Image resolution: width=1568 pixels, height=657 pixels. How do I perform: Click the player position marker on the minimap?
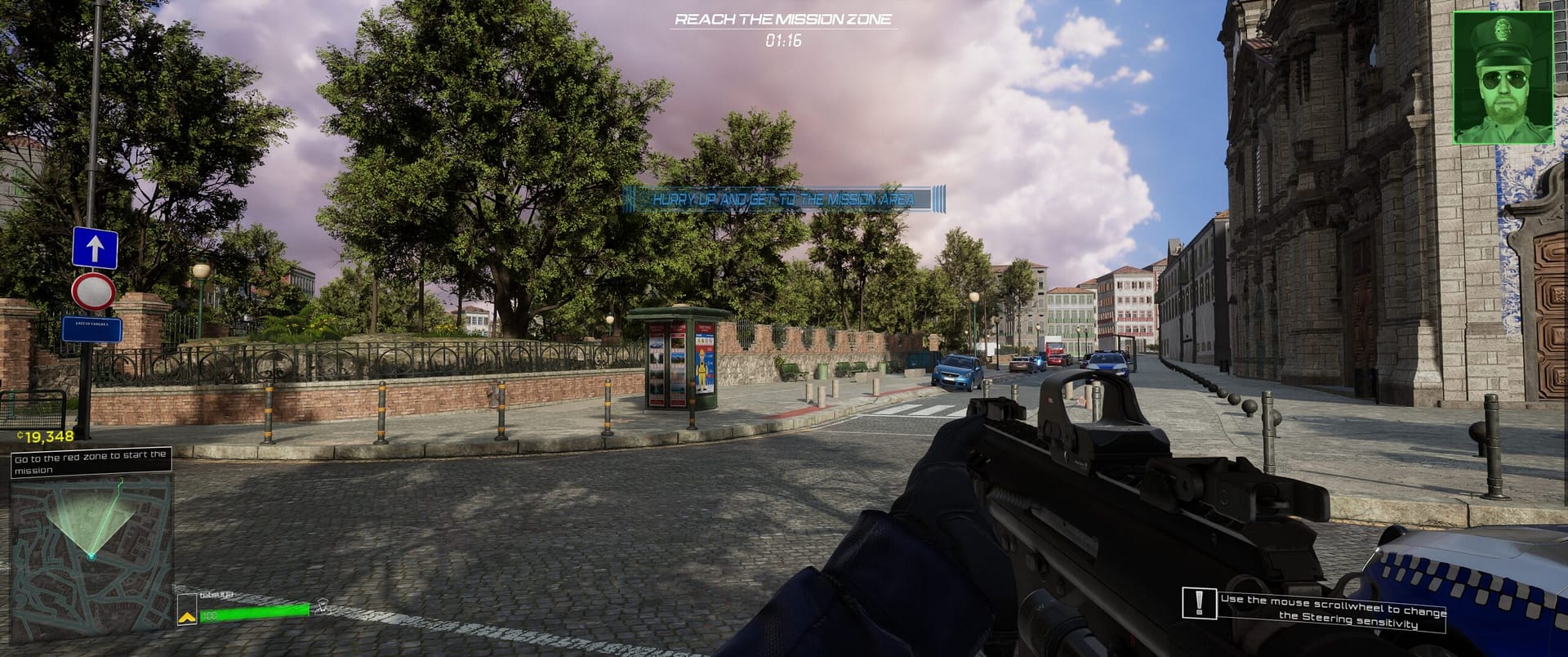(x=92, y=556)
